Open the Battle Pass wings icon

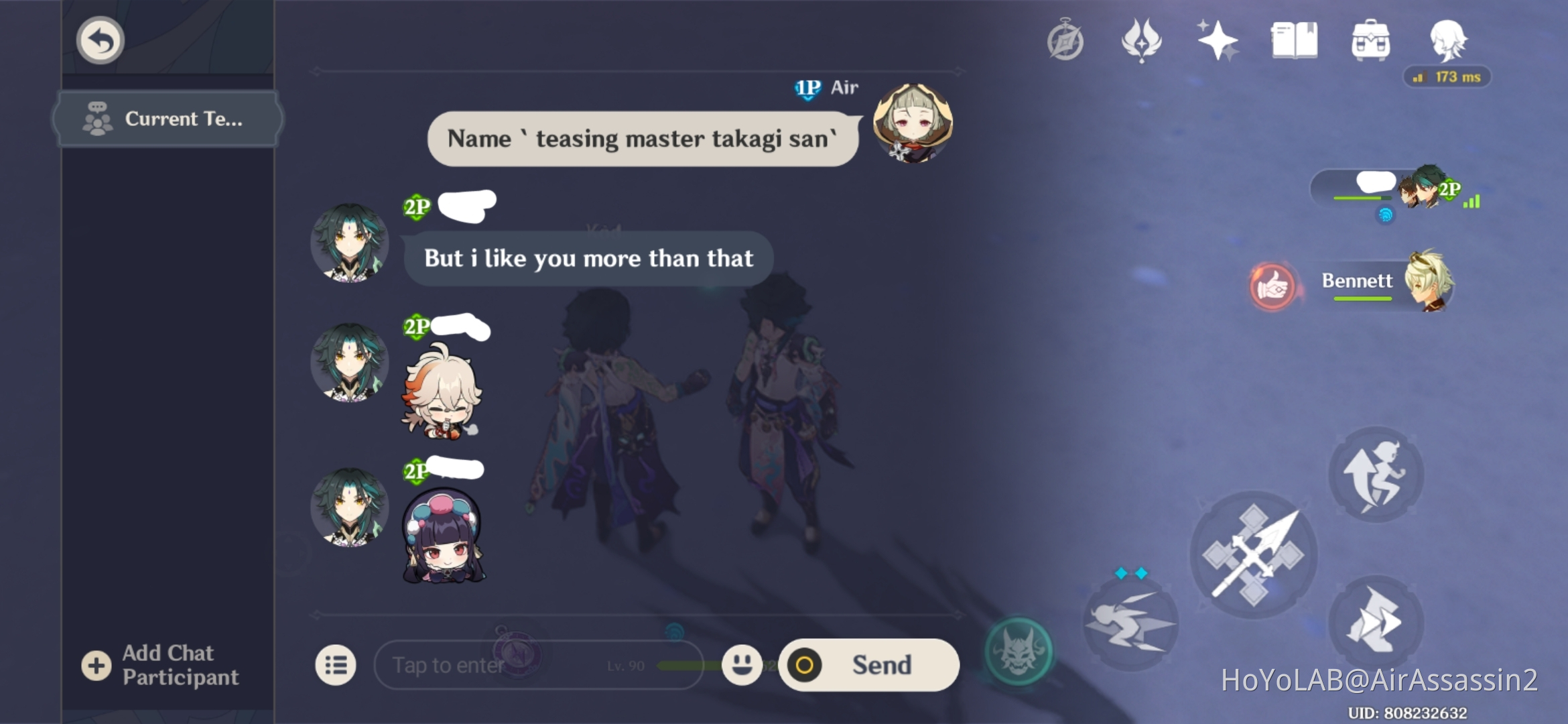[x=1143, y=40]
